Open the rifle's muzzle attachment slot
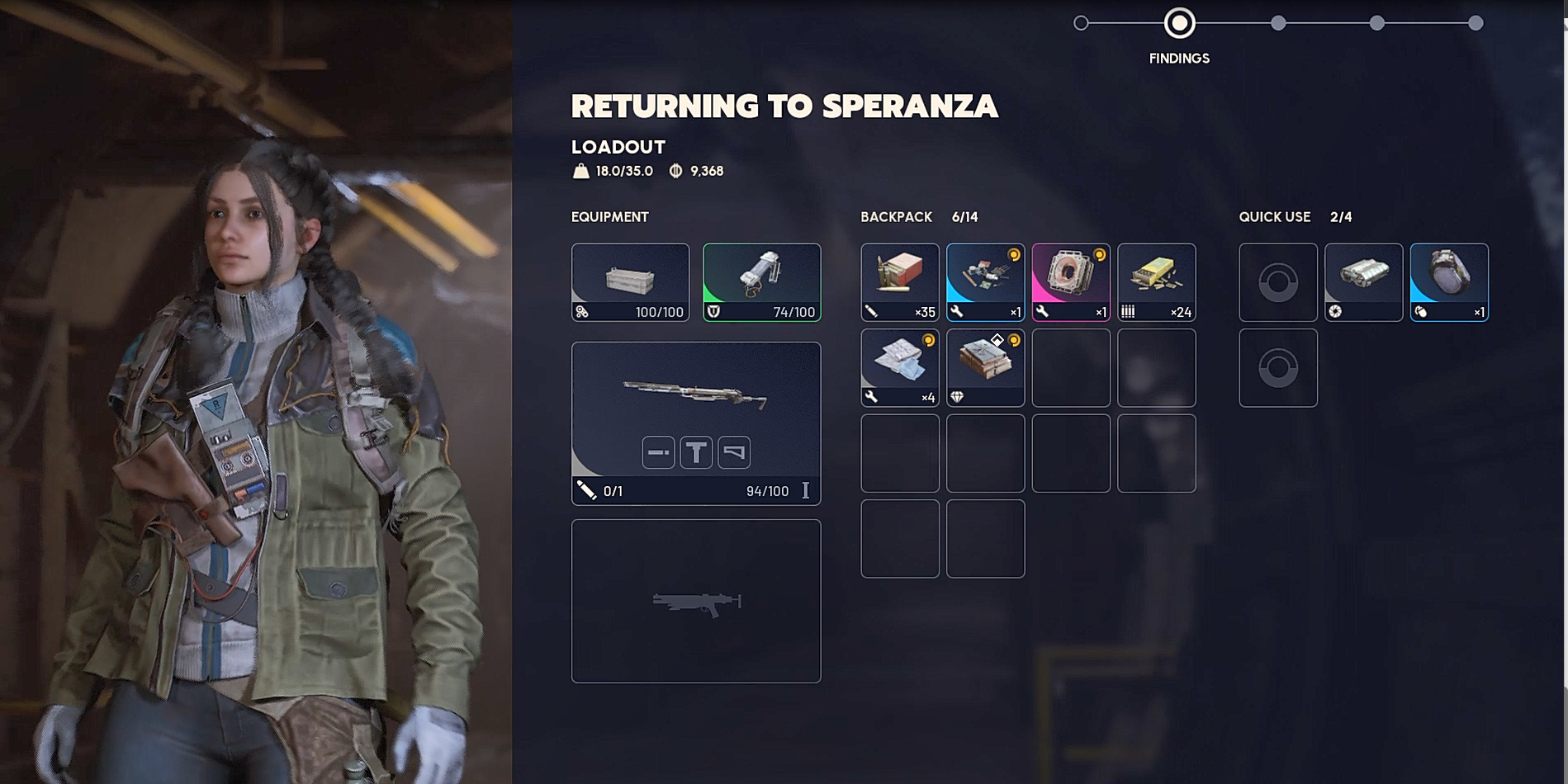The height and width of the screenshot is (784, 1568). (x=658, y=452)
